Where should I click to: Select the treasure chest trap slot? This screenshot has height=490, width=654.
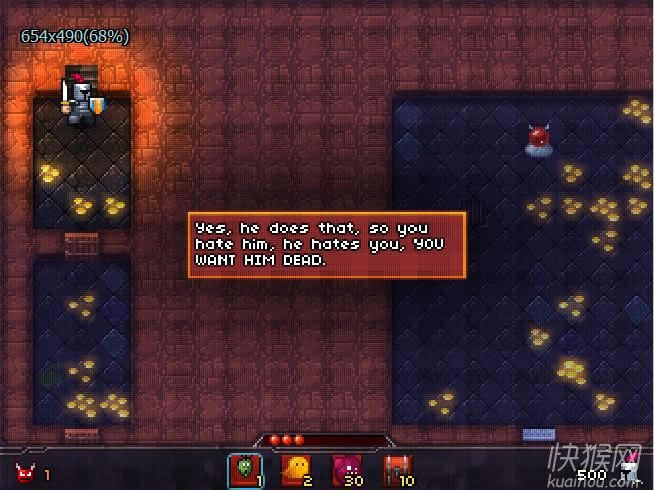pyautogui.click(x=398, y=468)
